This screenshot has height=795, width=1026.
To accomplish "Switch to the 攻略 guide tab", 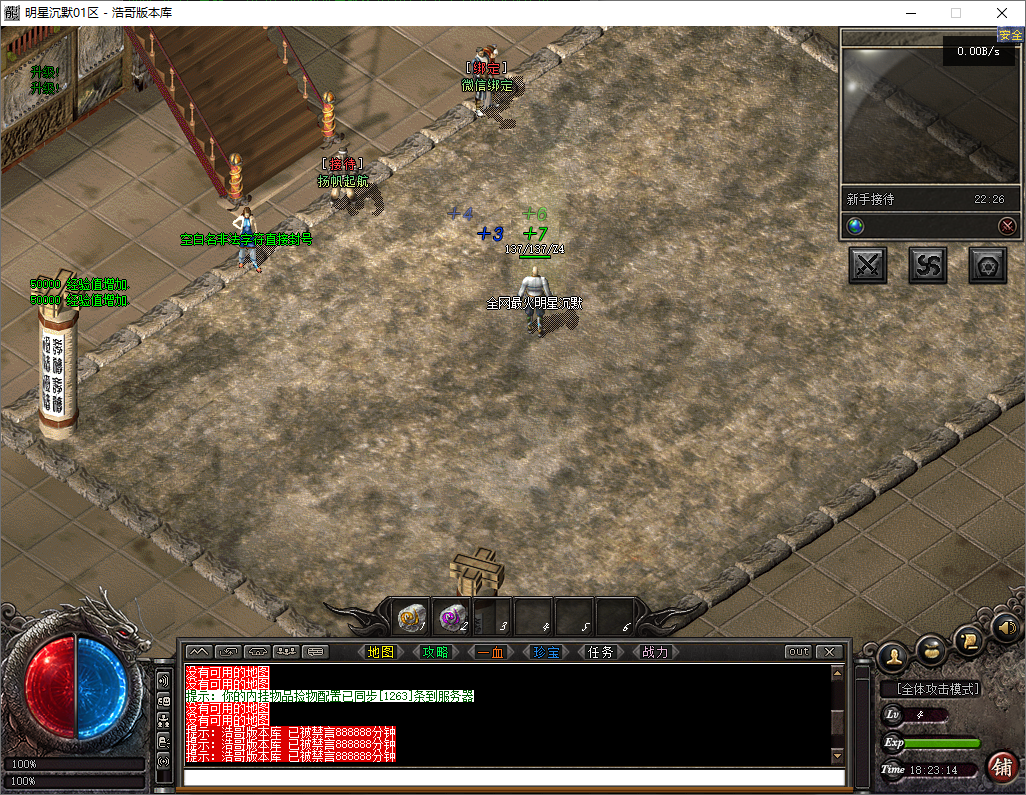I will [x=435, y=652].
